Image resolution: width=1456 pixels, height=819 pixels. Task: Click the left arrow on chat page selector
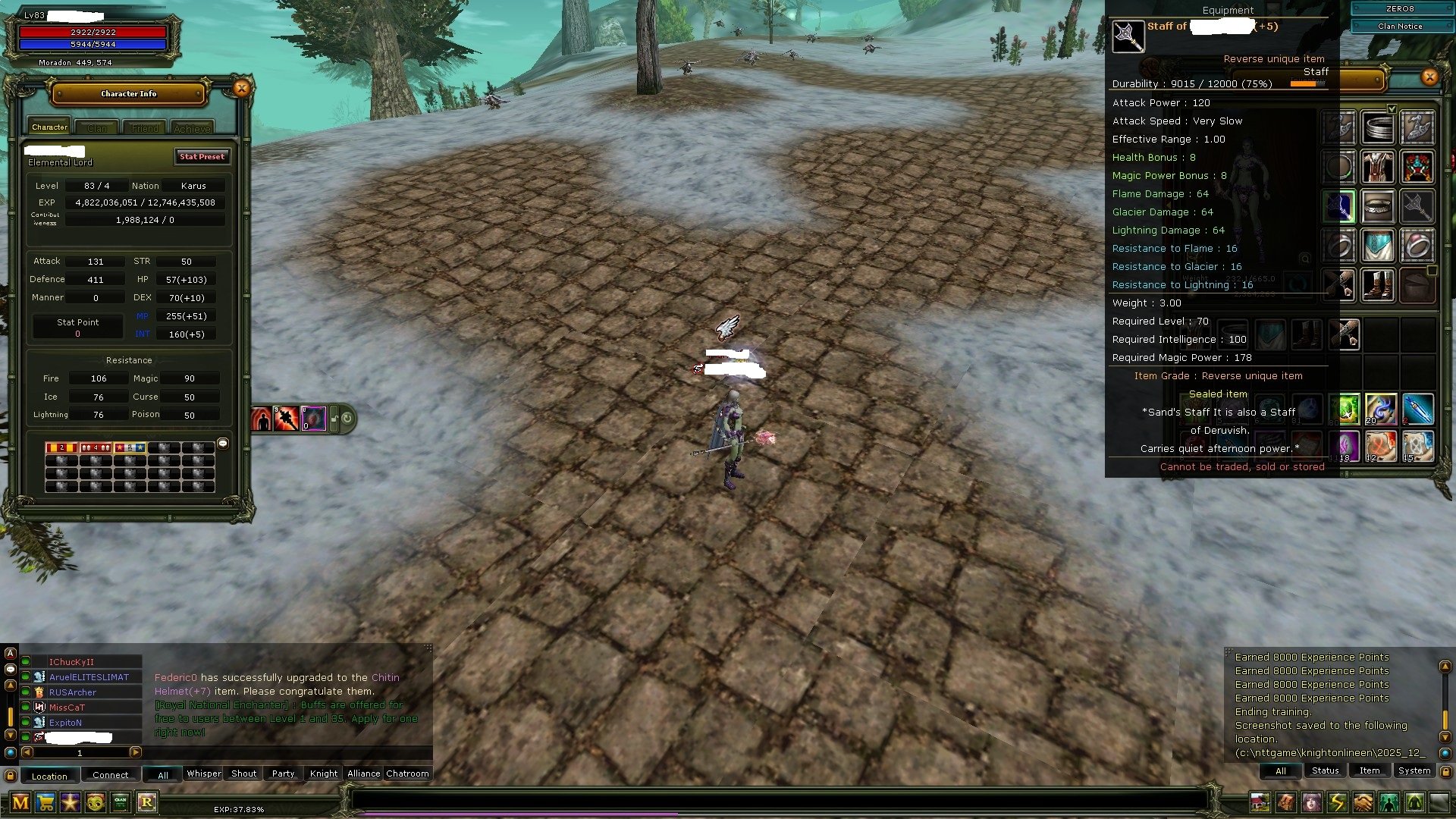pyautogui.click(x=27, y=752)
